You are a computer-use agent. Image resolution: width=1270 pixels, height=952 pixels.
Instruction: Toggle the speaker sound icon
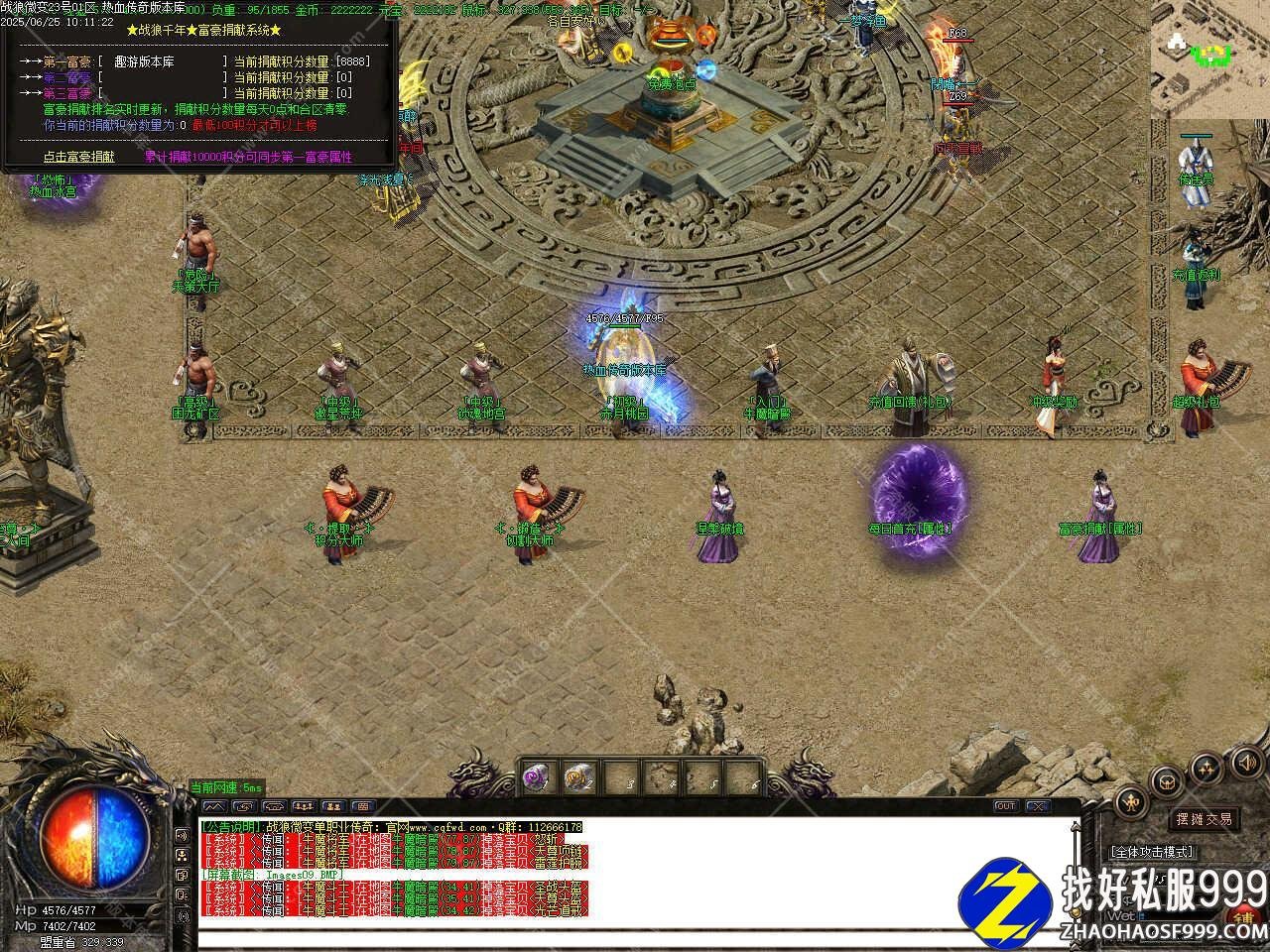tap(1245, 762)
